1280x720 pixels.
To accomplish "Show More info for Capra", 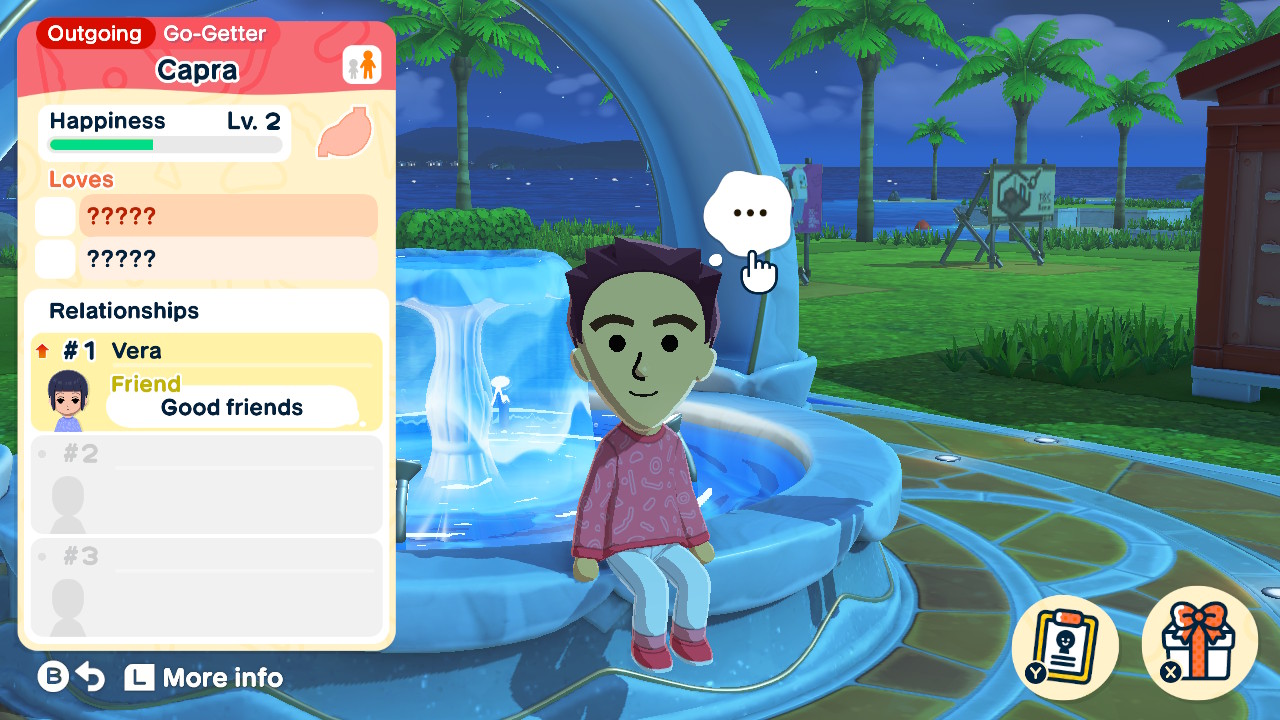I will click(204, 678).
